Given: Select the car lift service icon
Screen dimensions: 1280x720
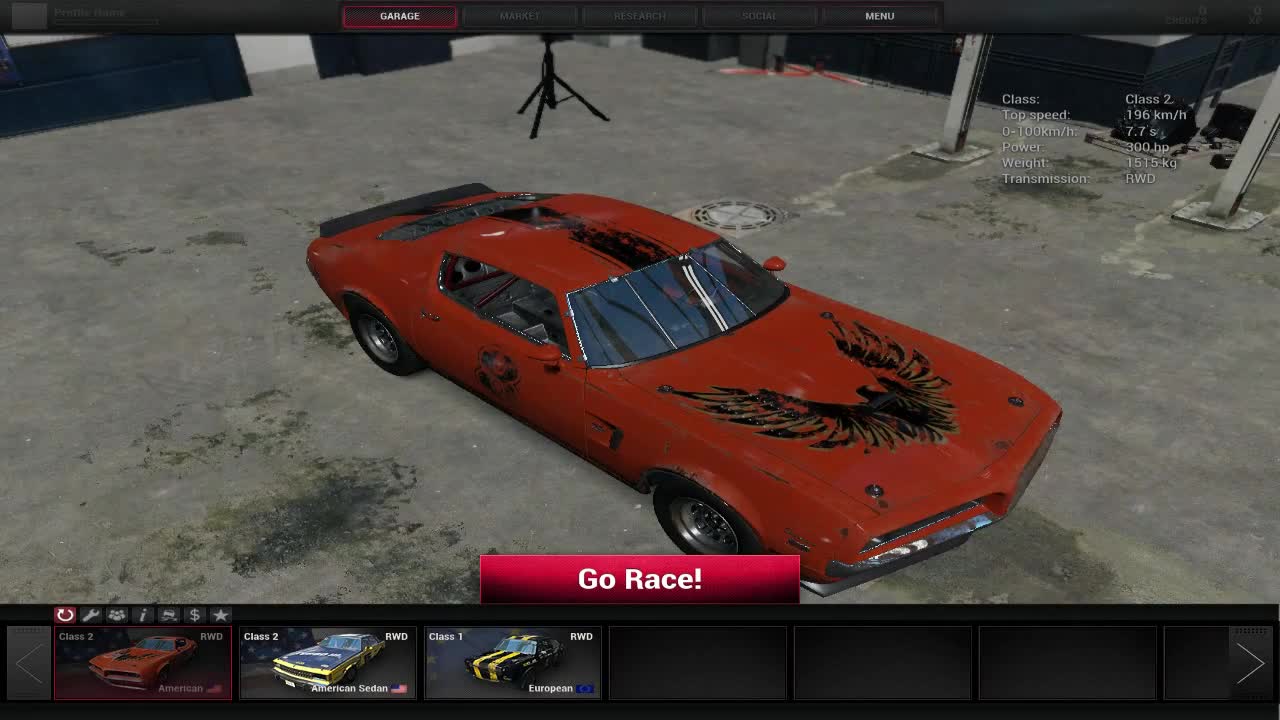Looking at the screenshot, I should (168, 614).
